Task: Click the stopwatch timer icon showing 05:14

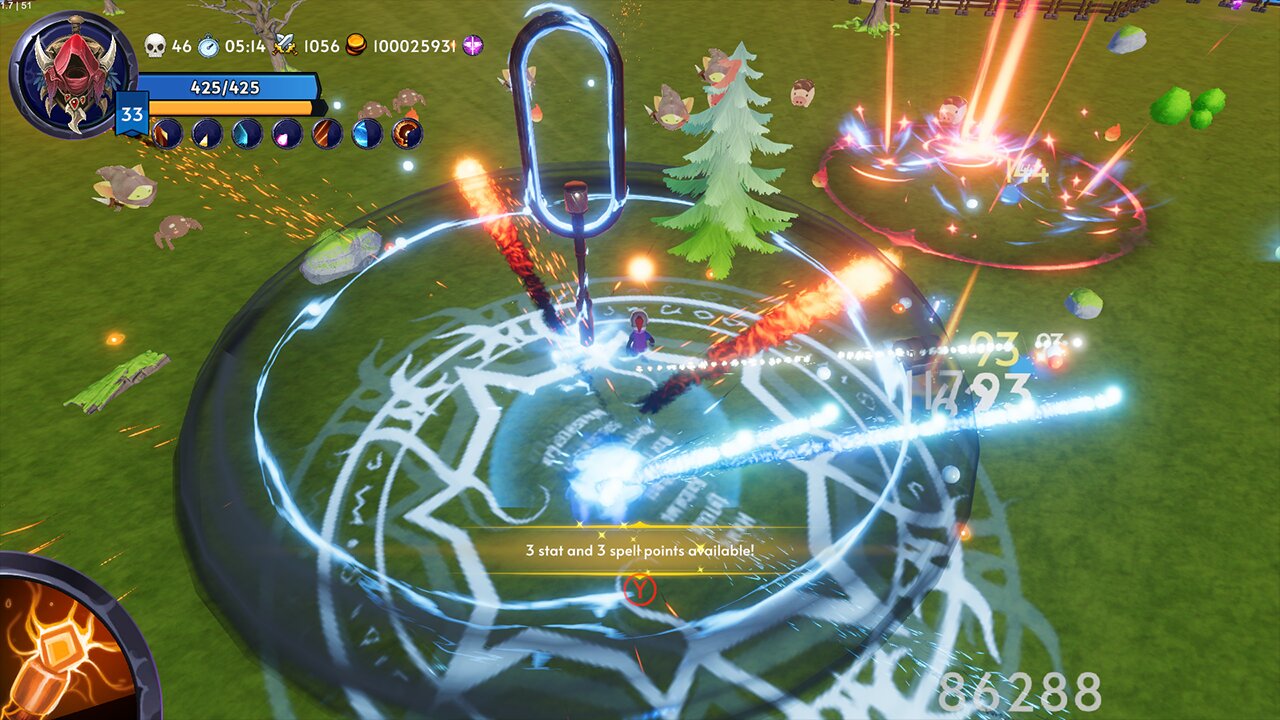Action: coord(207,45)
